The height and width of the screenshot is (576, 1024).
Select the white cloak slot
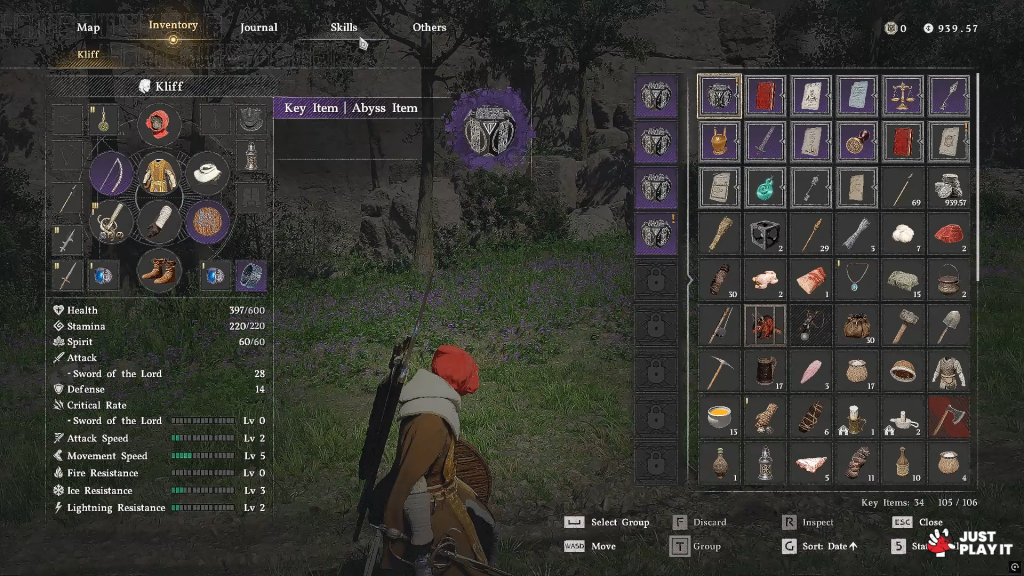[x=208, y=174]
